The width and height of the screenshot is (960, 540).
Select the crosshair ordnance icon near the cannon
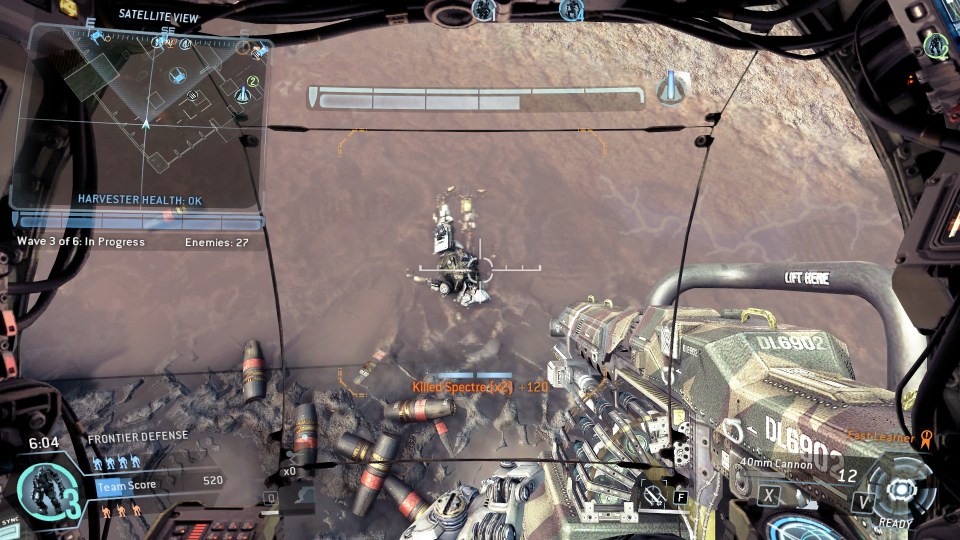[x=650, y=495]
